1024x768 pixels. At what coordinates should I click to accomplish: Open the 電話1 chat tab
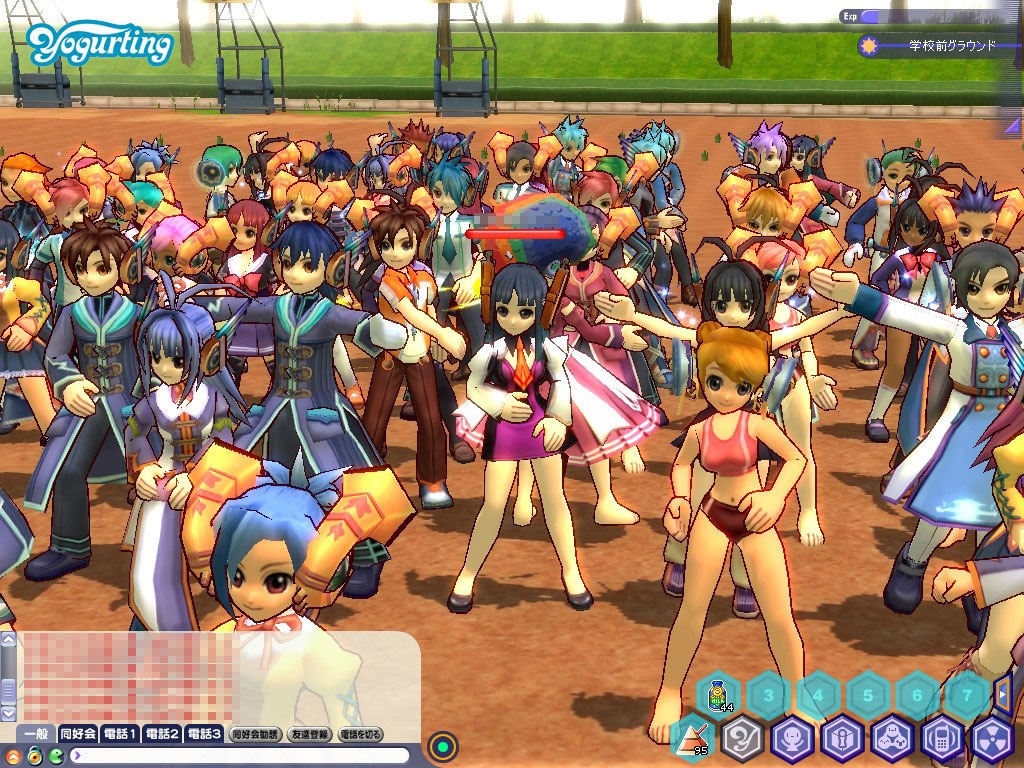(120, 734)
